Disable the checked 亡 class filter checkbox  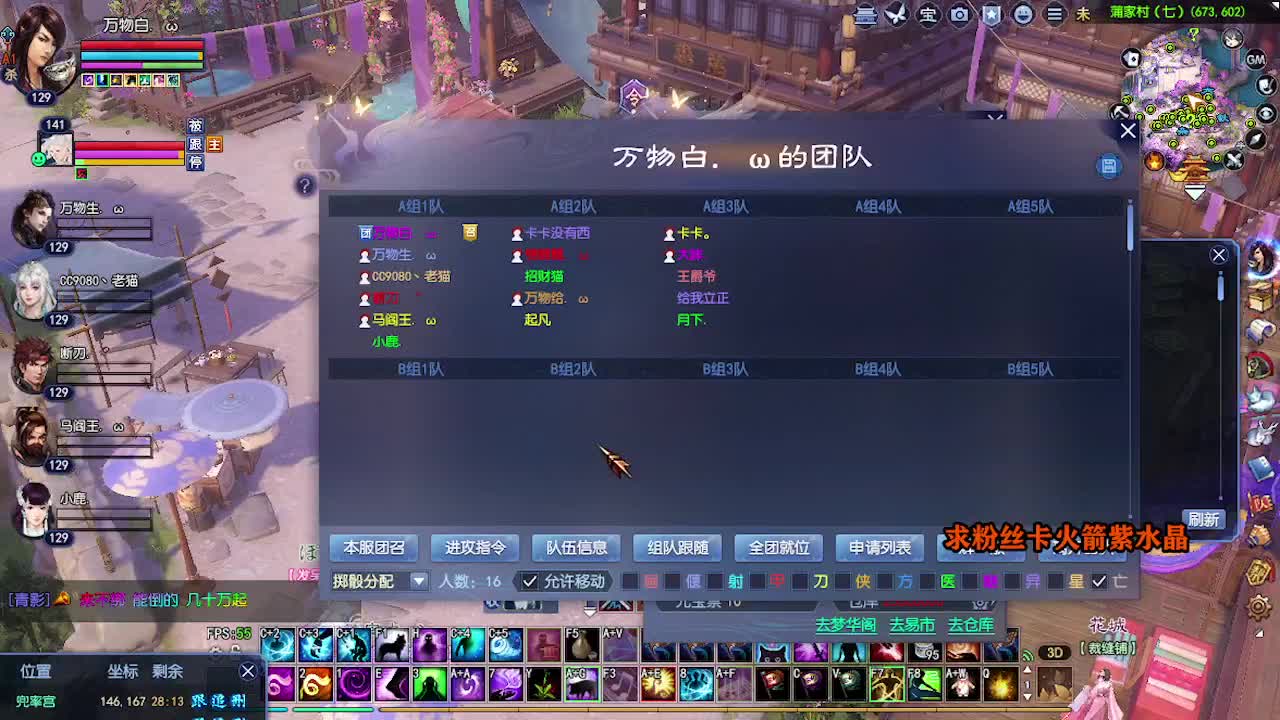coord(1098,581)
